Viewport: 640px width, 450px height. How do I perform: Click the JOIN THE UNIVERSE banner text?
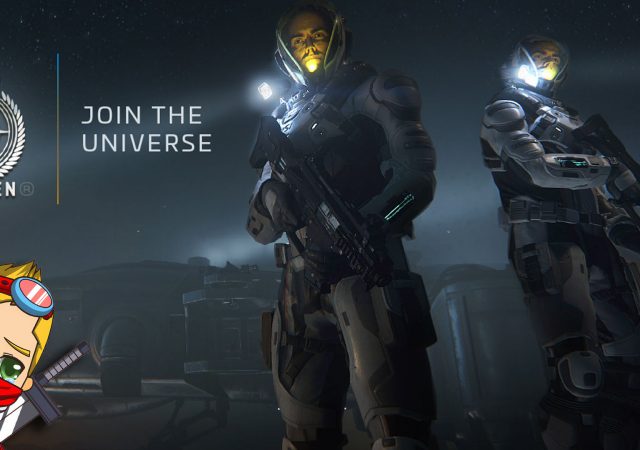click(146, 129)
